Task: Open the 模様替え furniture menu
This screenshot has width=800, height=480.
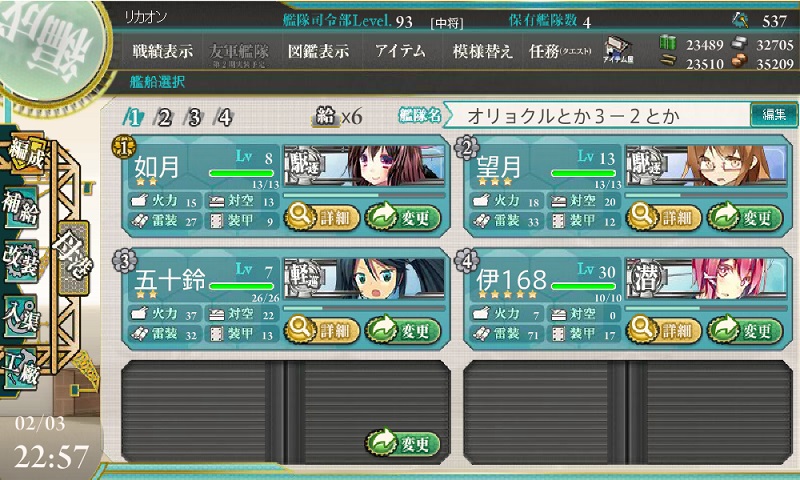Action: point(482,51)
